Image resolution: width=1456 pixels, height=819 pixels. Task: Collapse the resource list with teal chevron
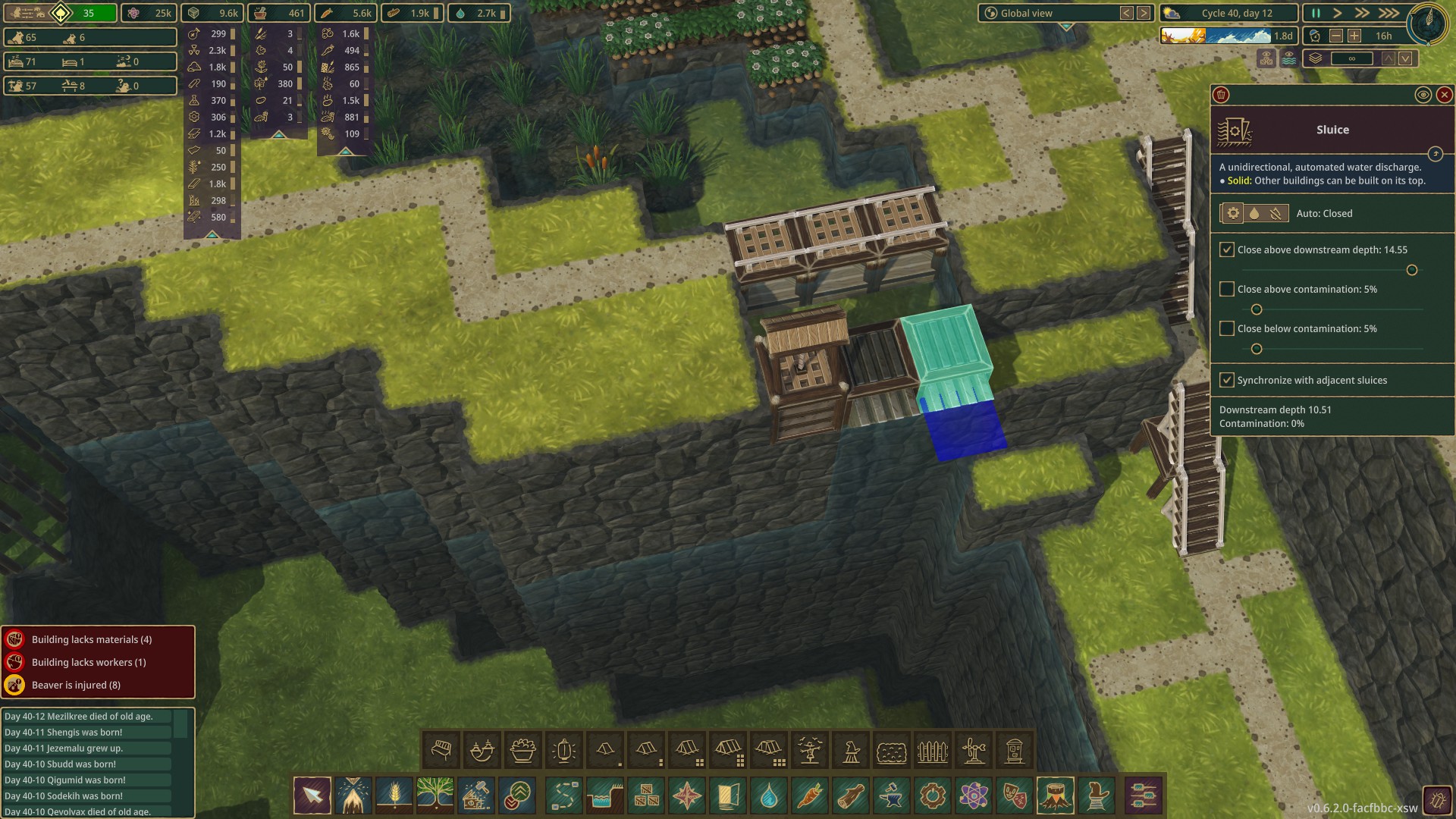pos(212,236)
